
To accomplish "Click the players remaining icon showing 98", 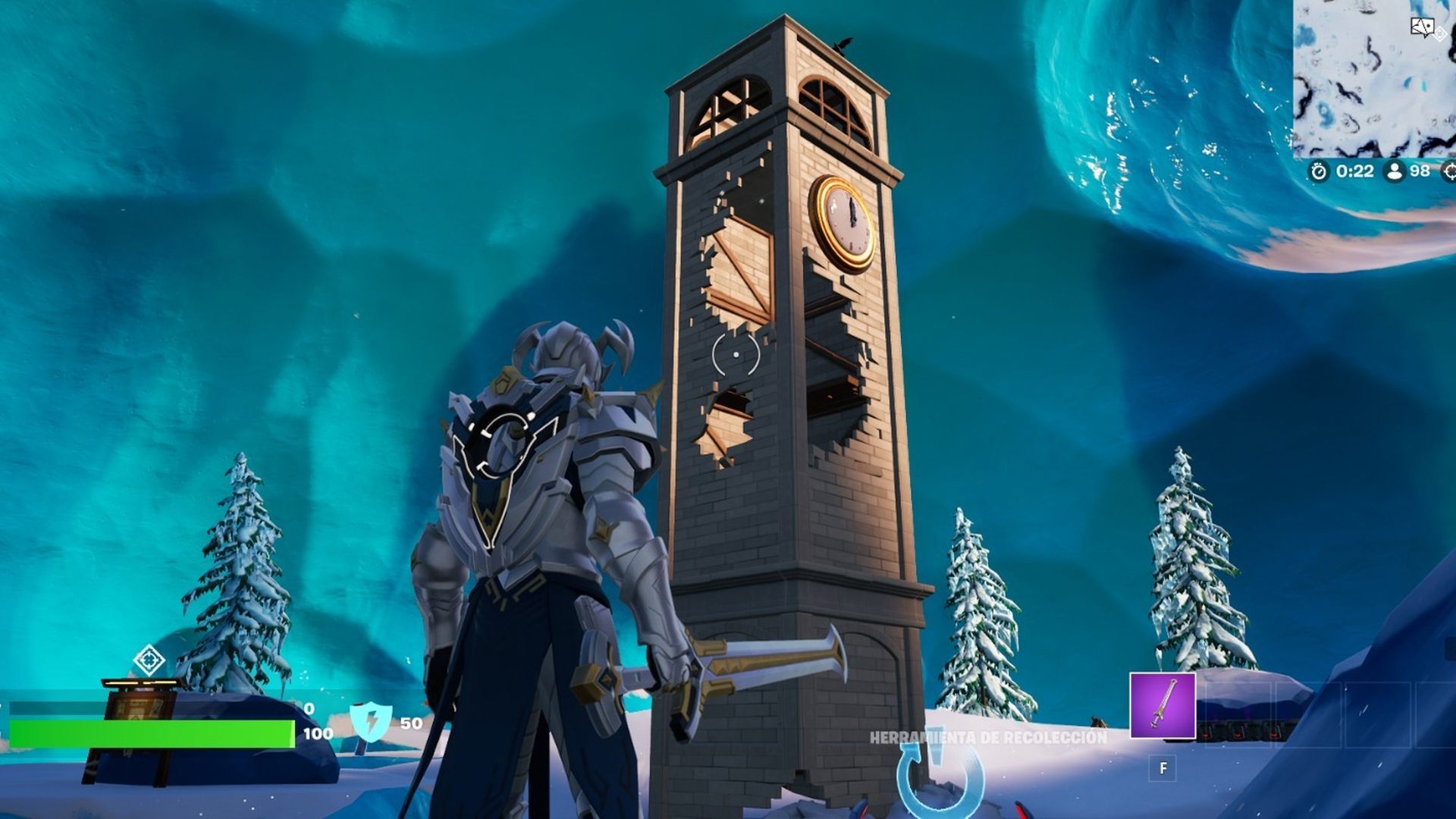I will click(1395, 171).
